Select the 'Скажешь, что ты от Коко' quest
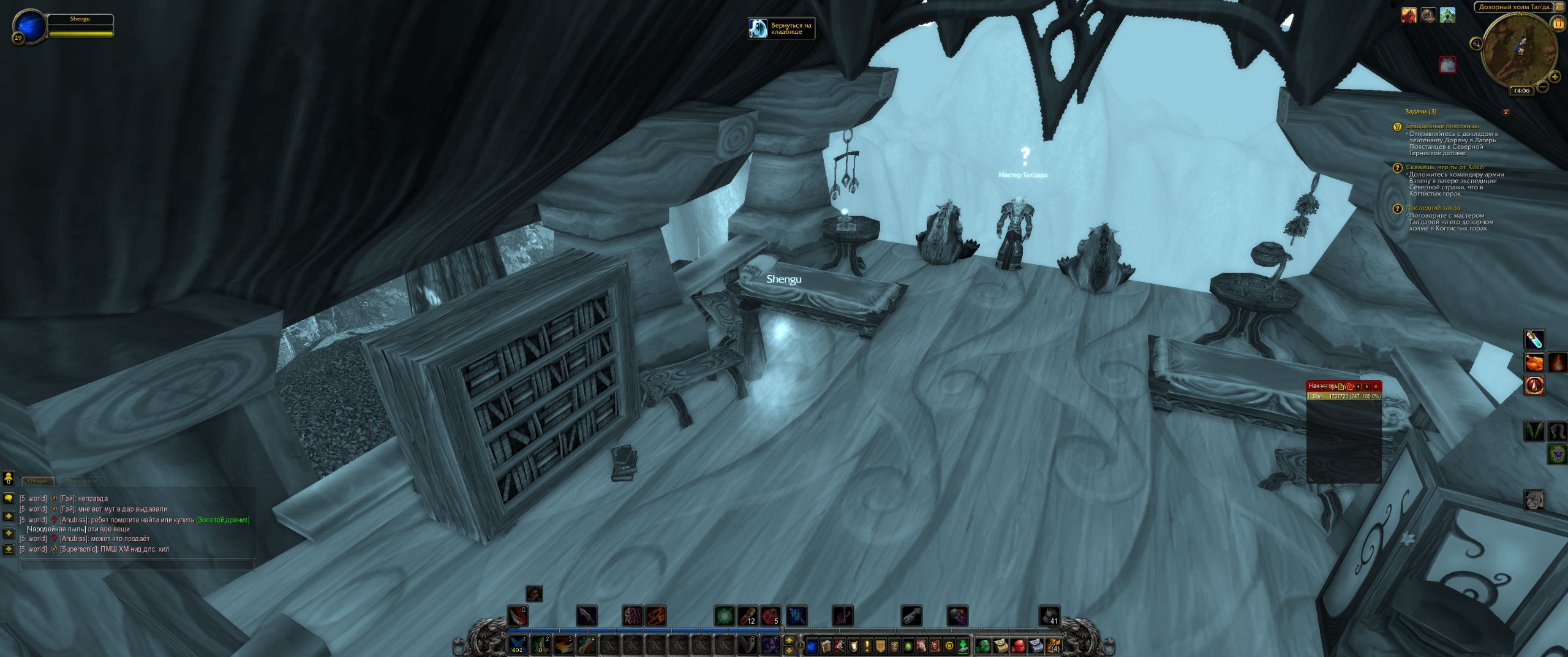 [x=1444, y=167]
